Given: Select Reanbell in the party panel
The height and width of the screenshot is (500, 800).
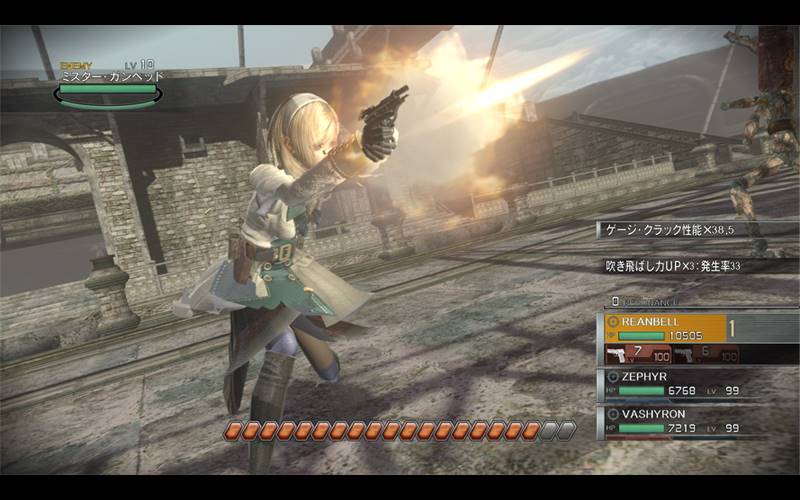Looking at the screenshot, I should point(680,328).
